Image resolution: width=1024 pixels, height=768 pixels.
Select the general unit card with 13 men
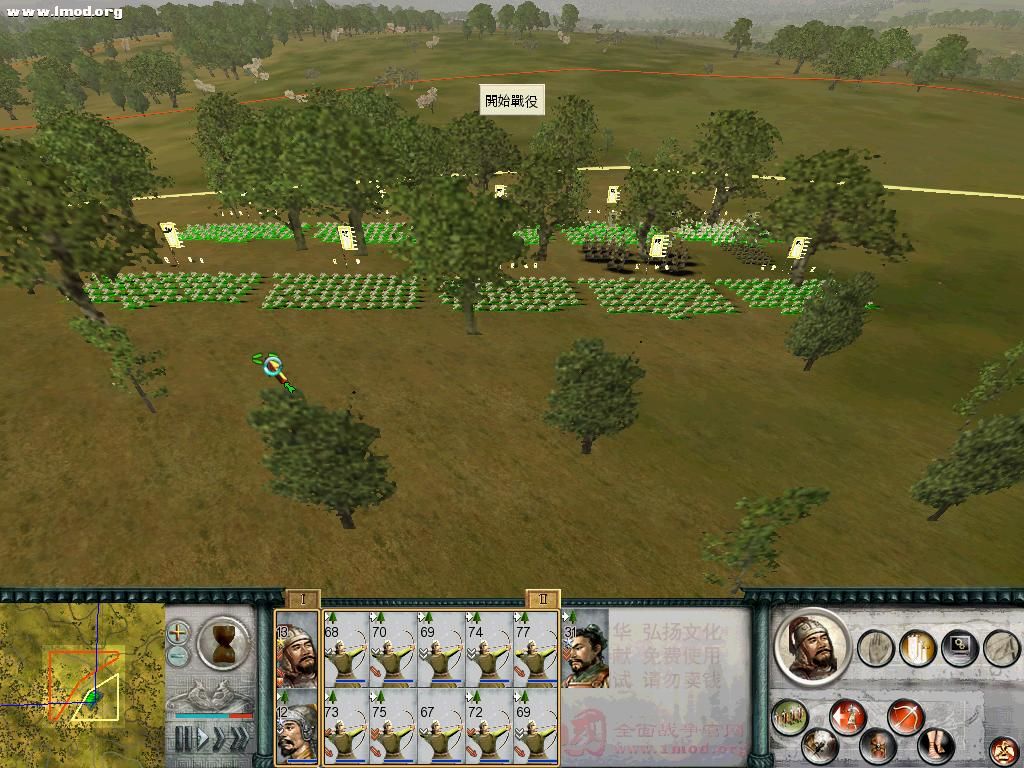(297, 649)
